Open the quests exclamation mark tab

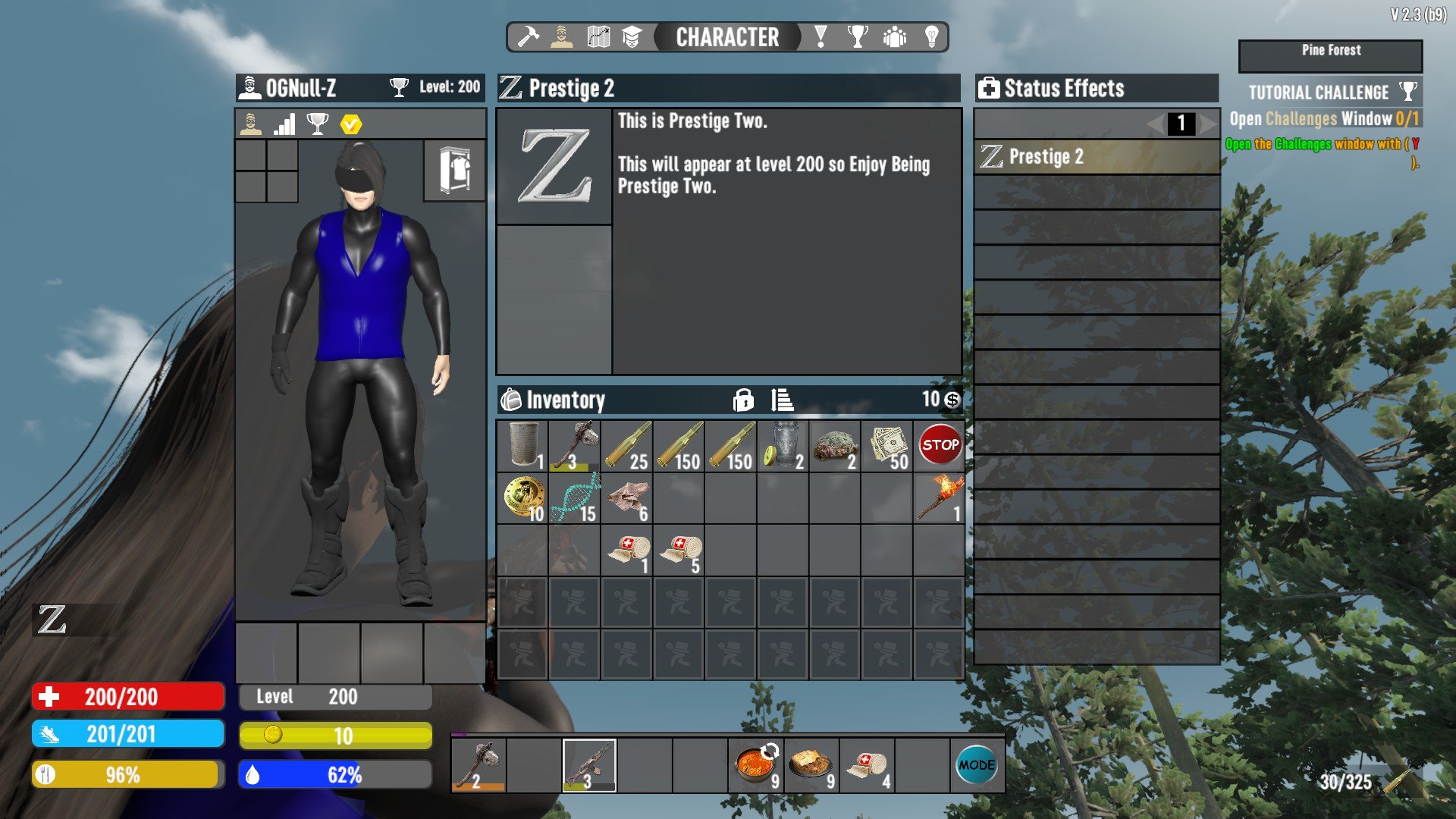point(821,36)
